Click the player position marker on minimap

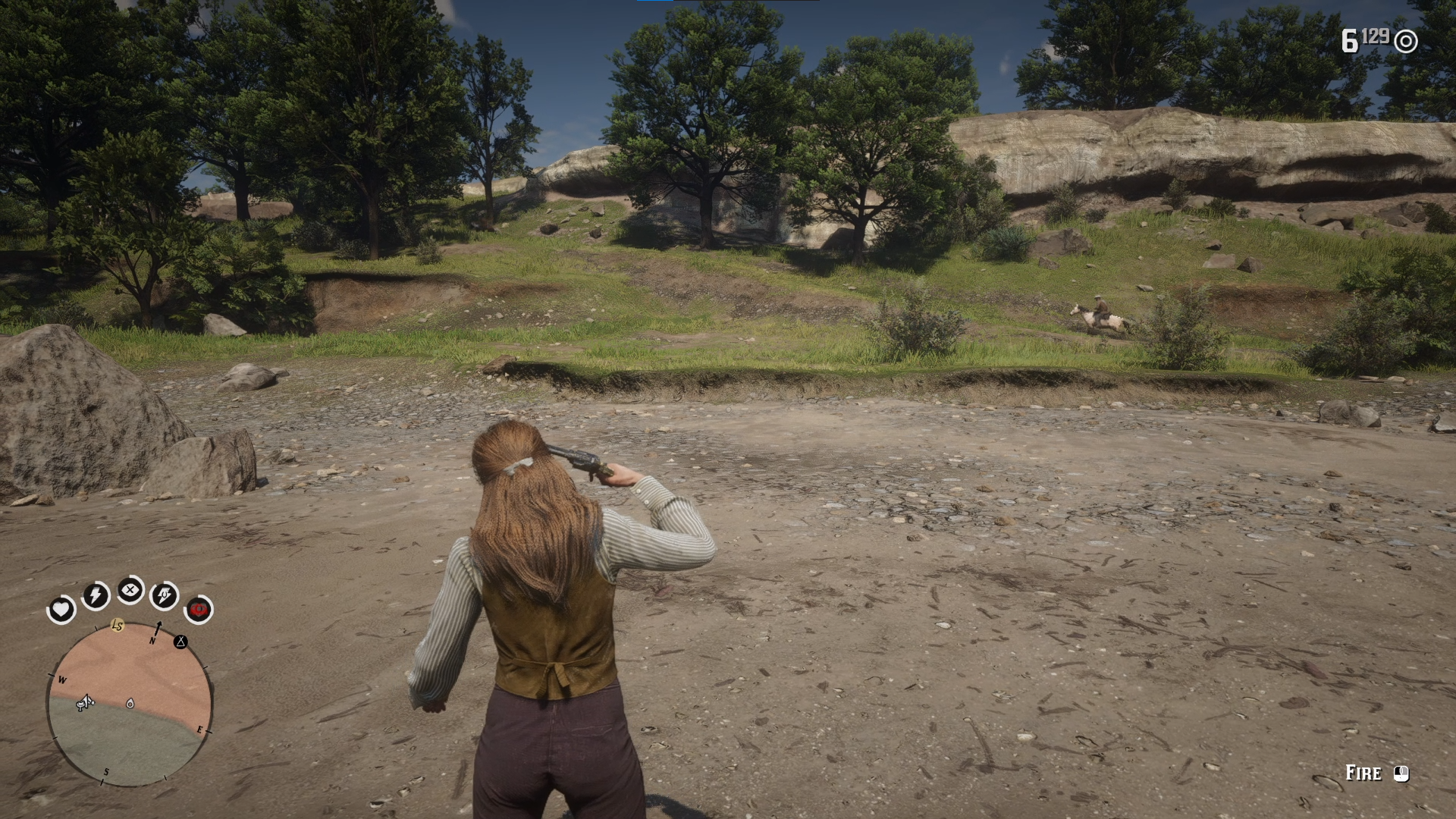pos(130,704)
